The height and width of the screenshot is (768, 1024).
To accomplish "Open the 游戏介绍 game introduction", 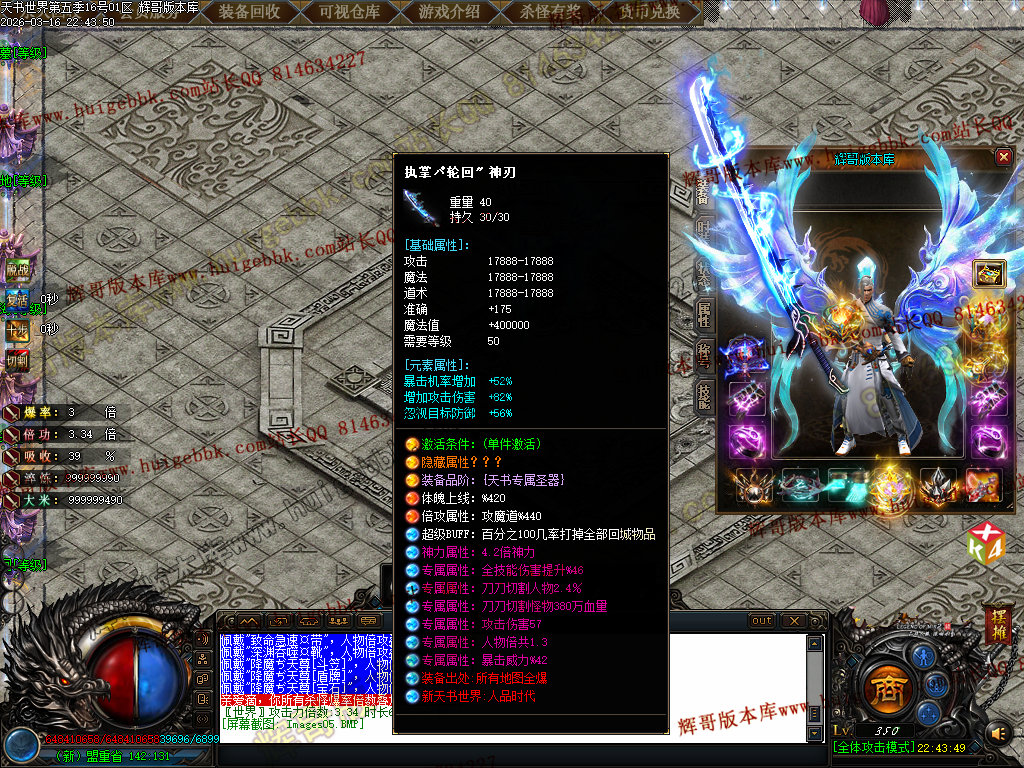I will (448, 12).
